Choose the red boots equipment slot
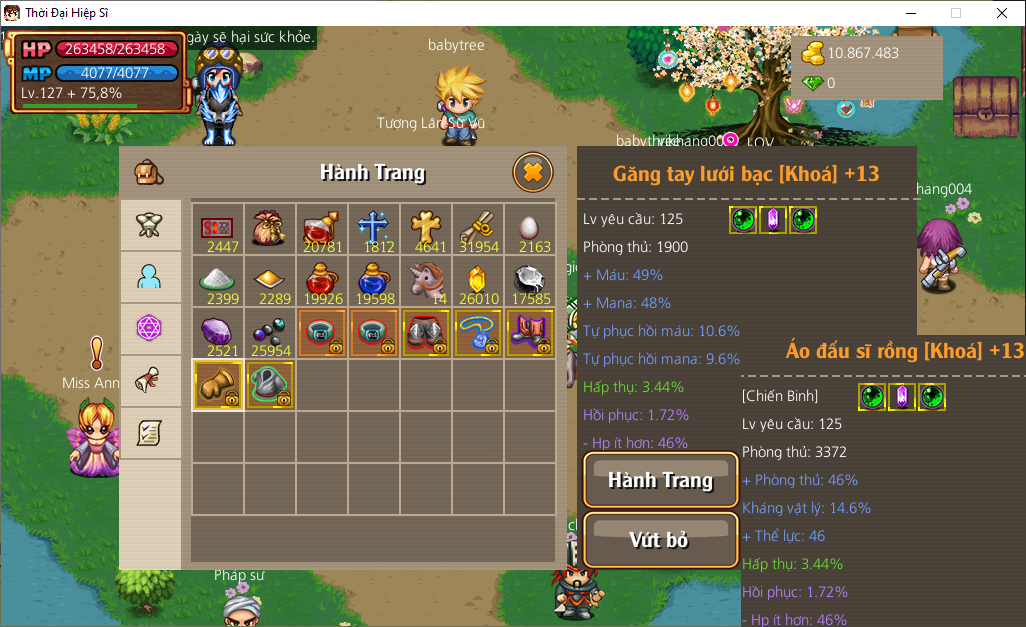This screenshot has width=1026, height=627. (x=529, y=333)
